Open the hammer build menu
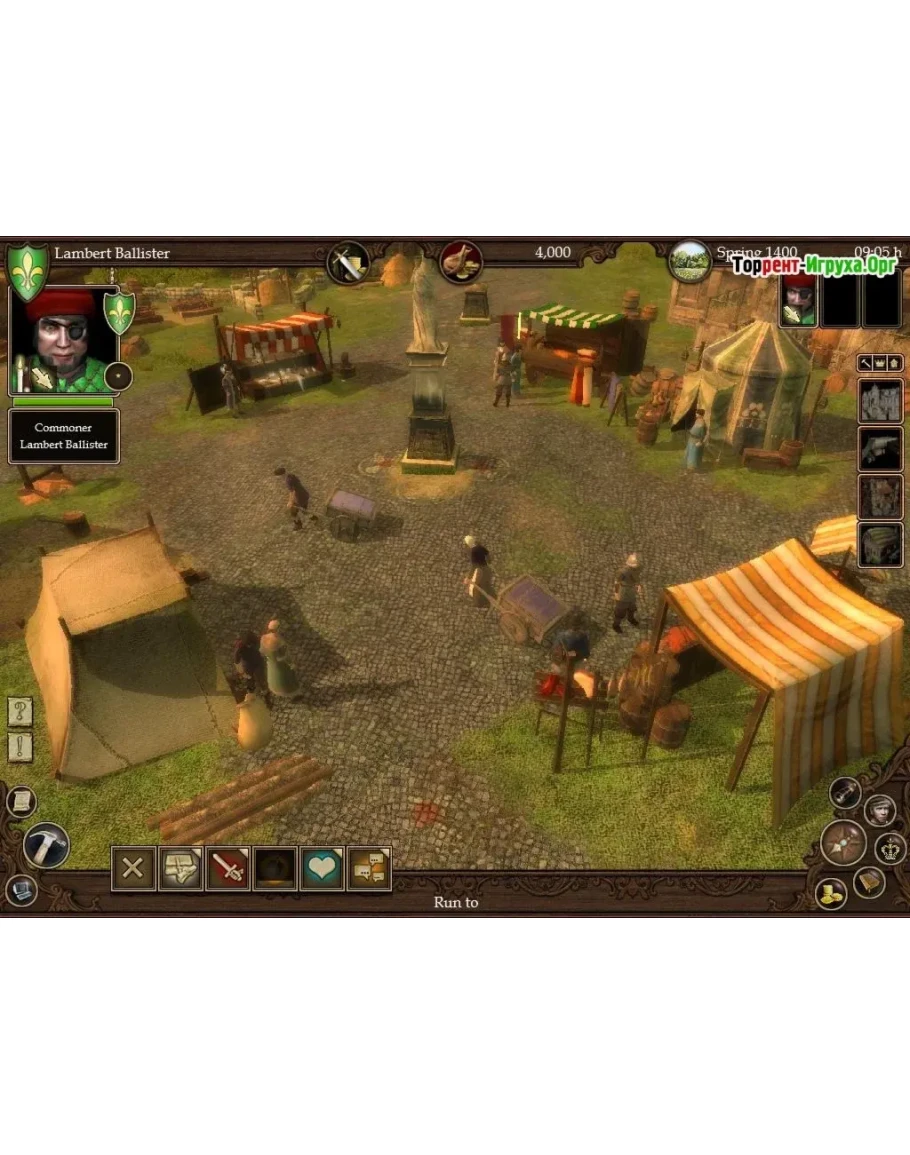The height and width of the screenshot is (1155, 910). pyautogui.click(x=46, y=845)
